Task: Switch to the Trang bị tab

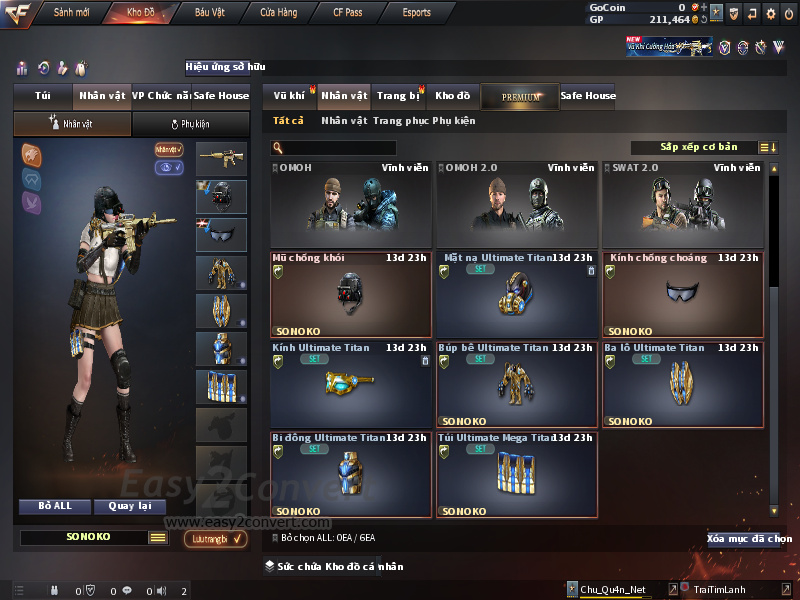Action: (x=398, y=96)
